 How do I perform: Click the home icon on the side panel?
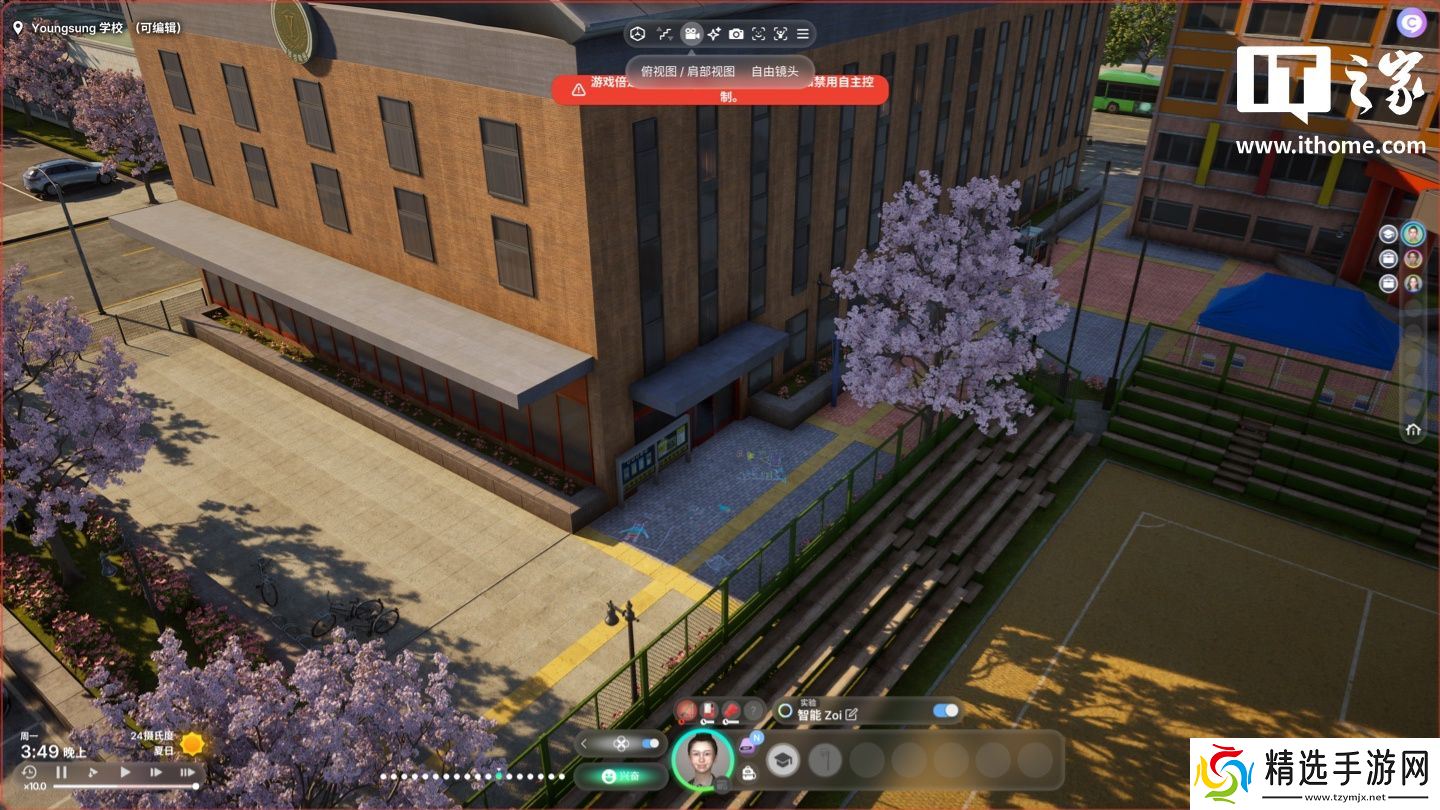coord(1413,429)
